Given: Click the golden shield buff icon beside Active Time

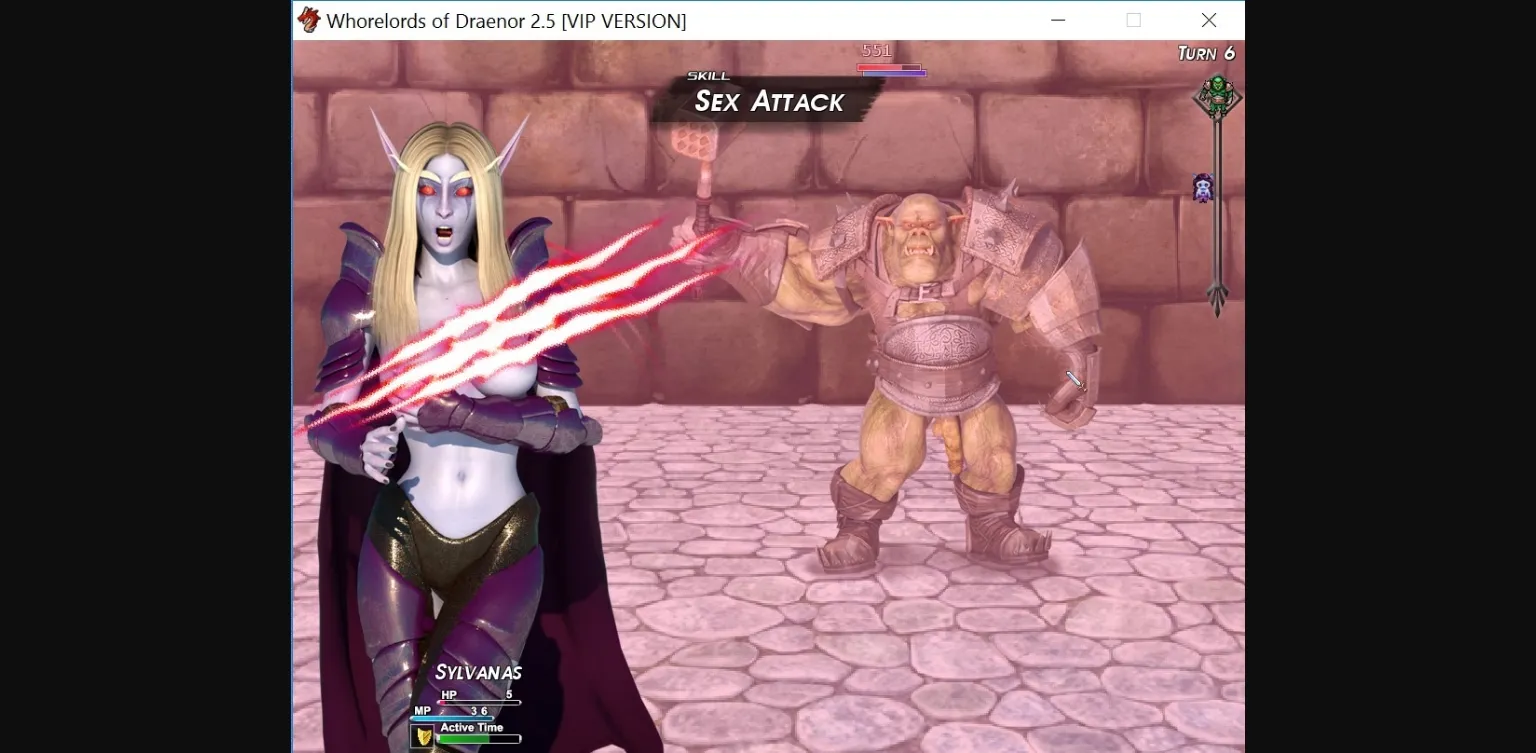Looking at the screenshot, I should coord(423,735).
